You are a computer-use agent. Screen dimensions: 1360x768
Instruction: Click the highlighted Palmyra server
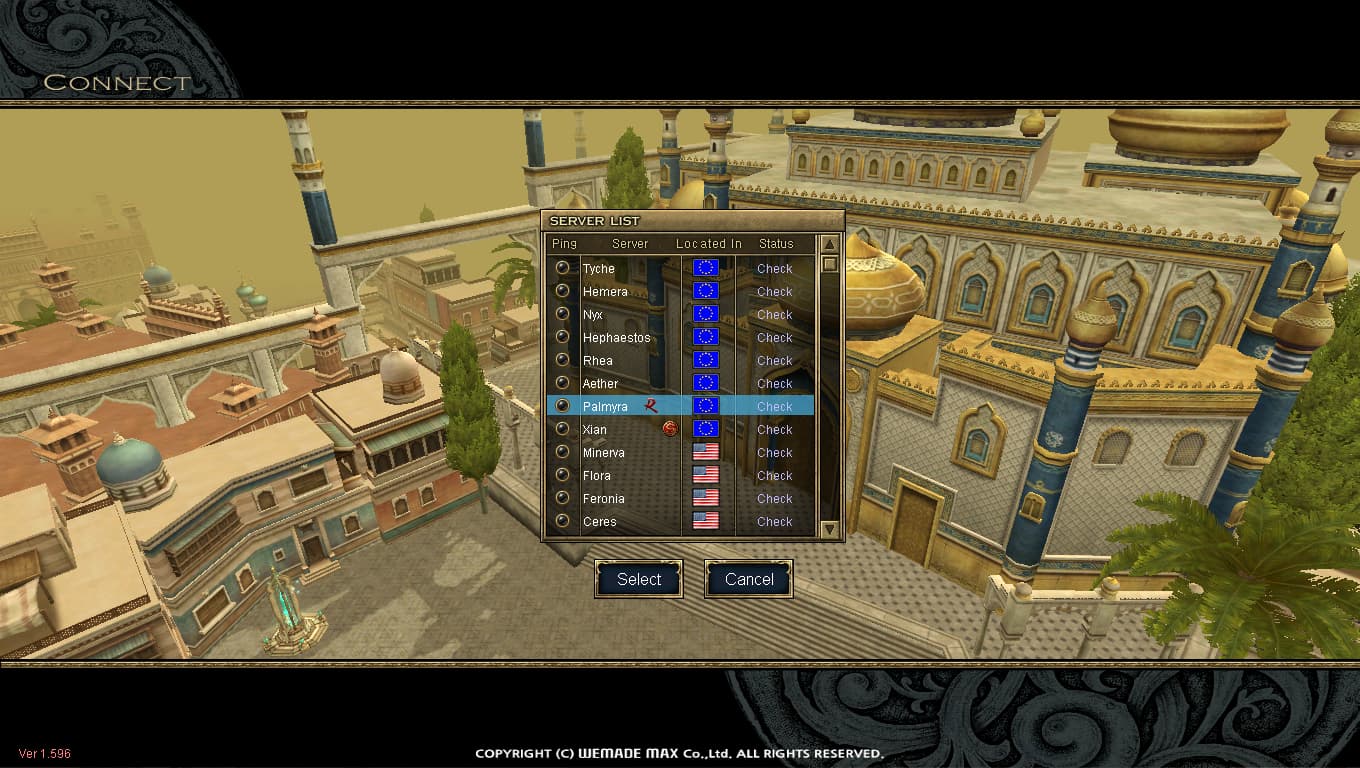pyautogui.click(x=605, y=407)
